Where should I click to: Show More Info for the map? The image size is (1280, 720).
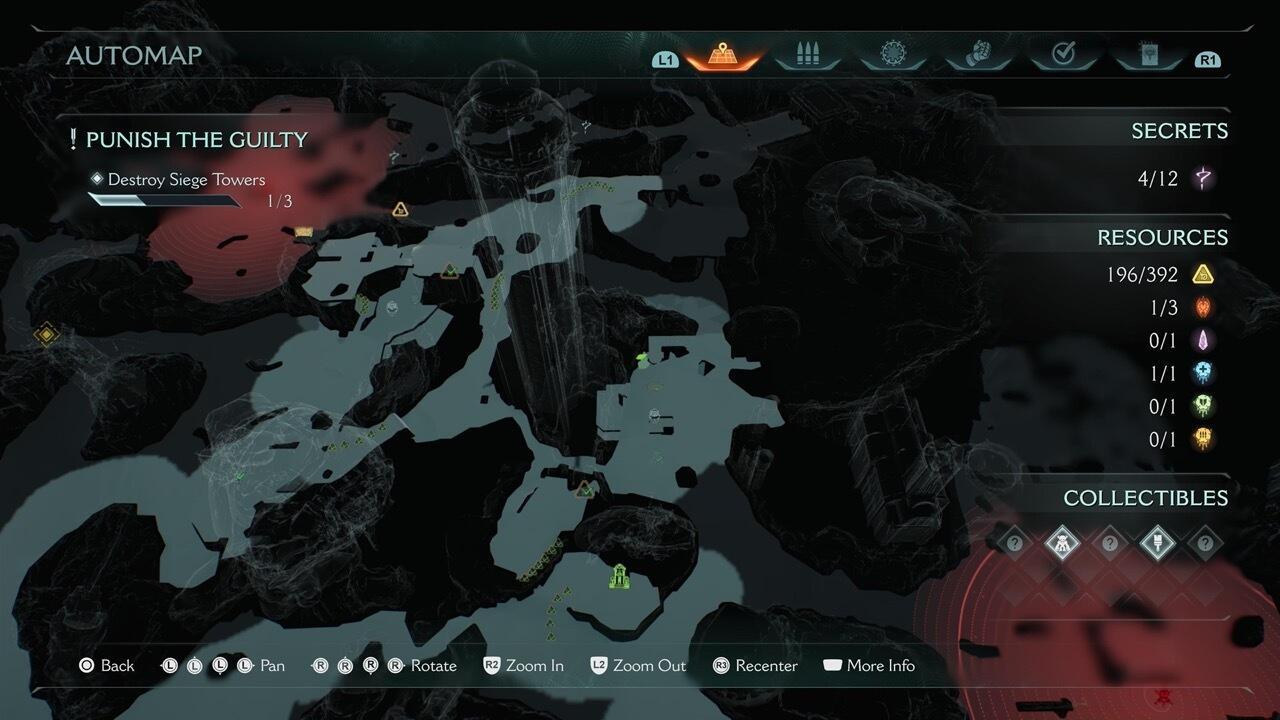click(x=868, y=666)
